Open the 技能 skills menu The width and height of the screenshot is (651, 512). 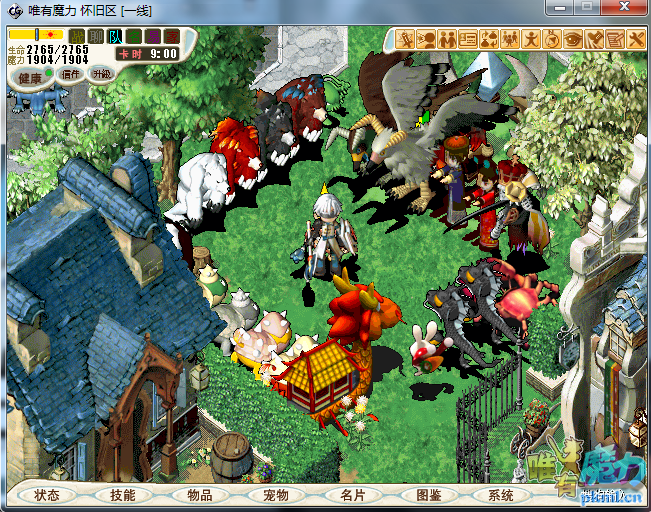pos(123,495)
